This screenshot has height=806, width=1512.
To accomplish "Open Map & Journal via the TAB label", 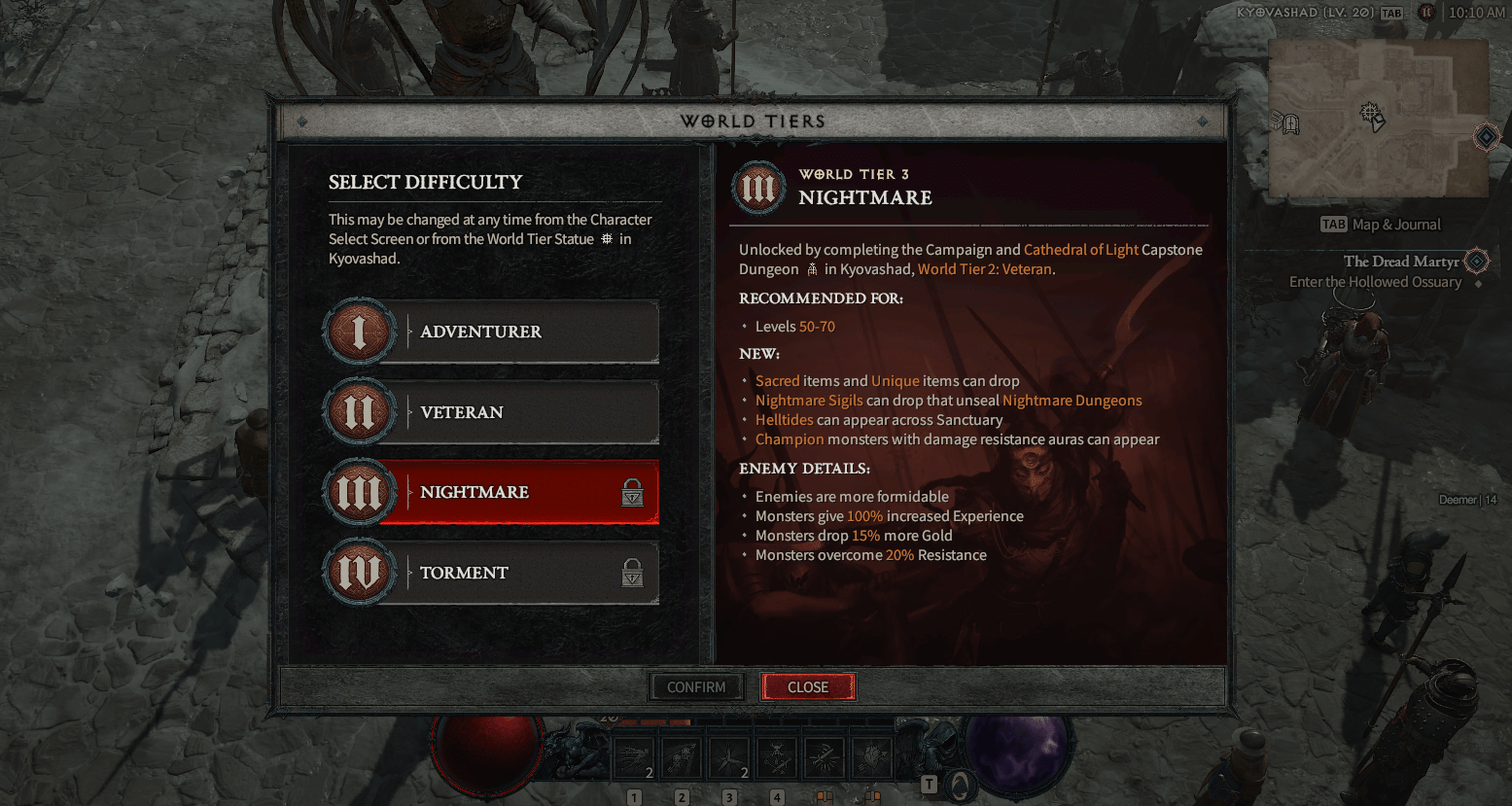I will coord(1333,224).
